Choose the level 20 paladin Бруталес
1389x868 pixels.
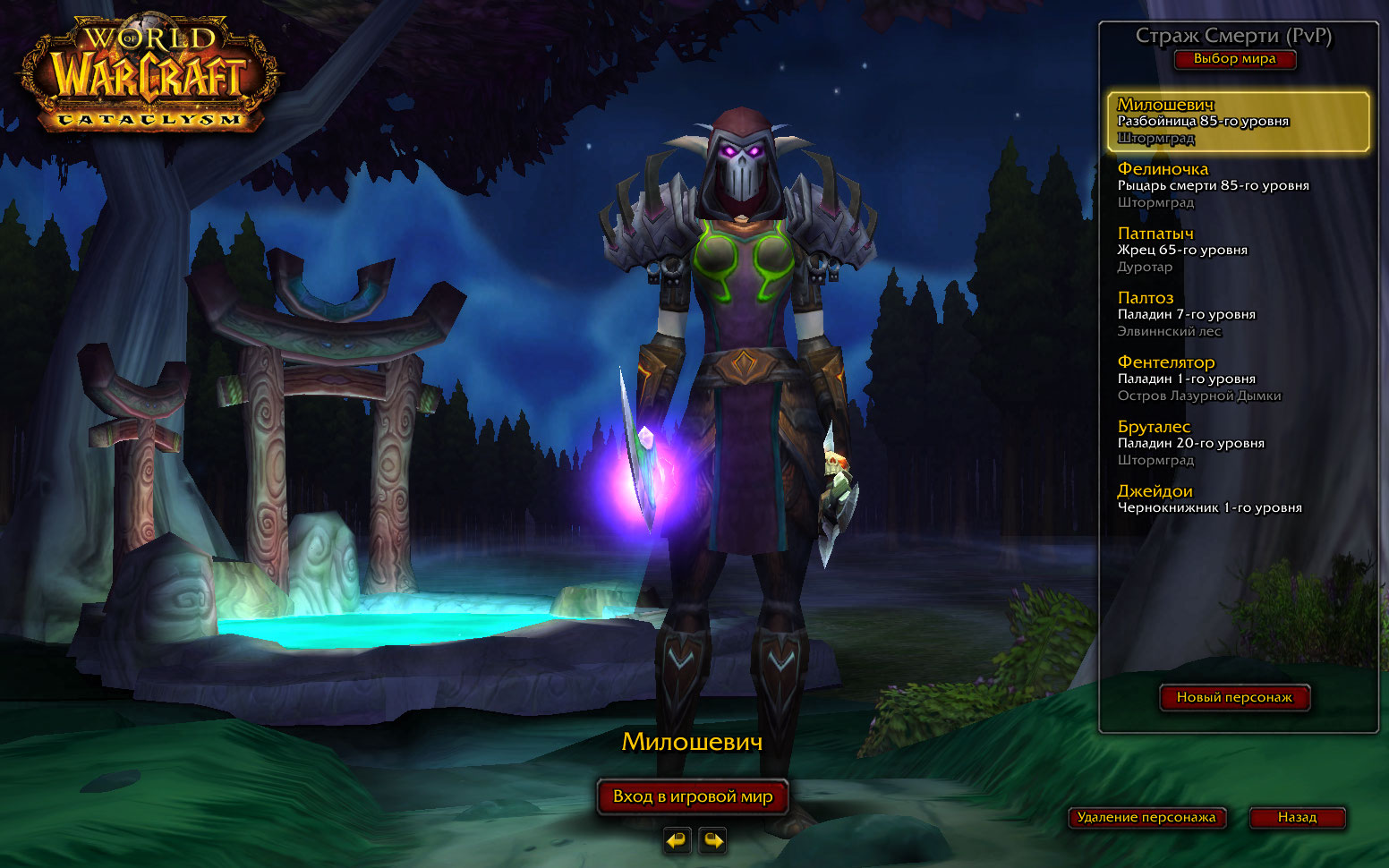pyautogui.click(x=1238, y=443)
